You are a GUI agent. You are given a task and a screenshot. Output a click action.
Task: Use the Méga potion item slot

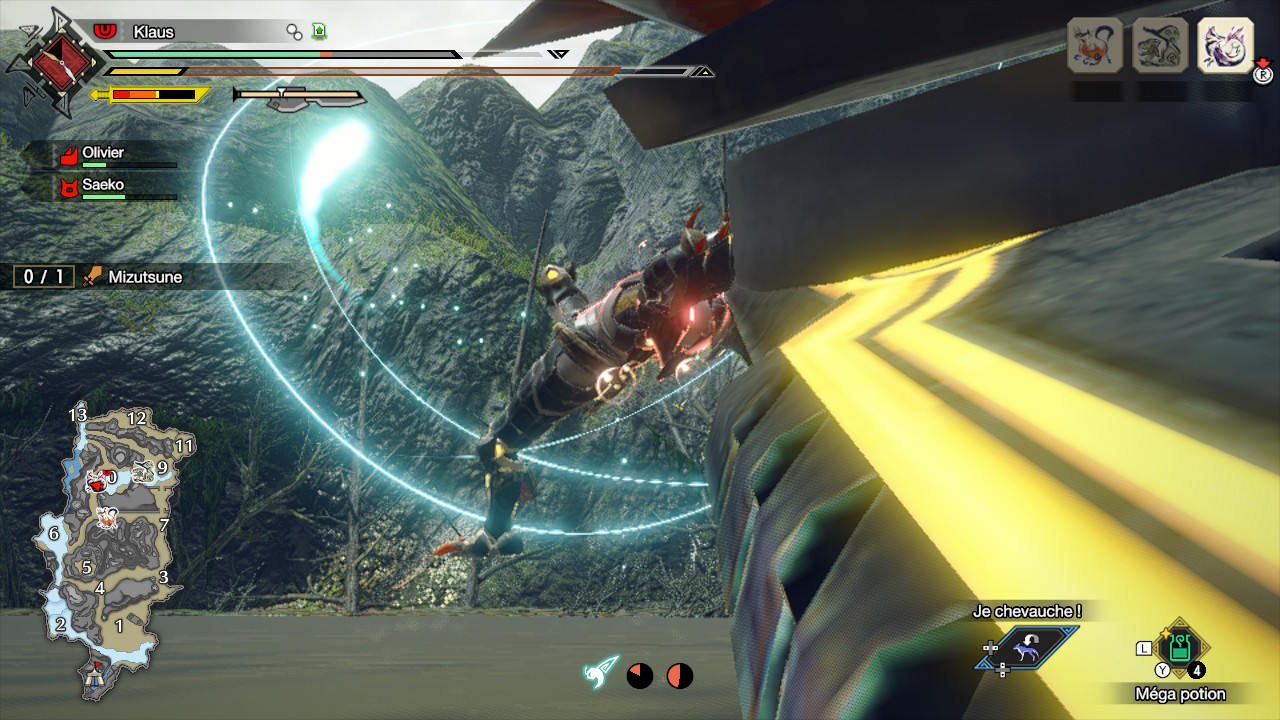coord(1180,647)
